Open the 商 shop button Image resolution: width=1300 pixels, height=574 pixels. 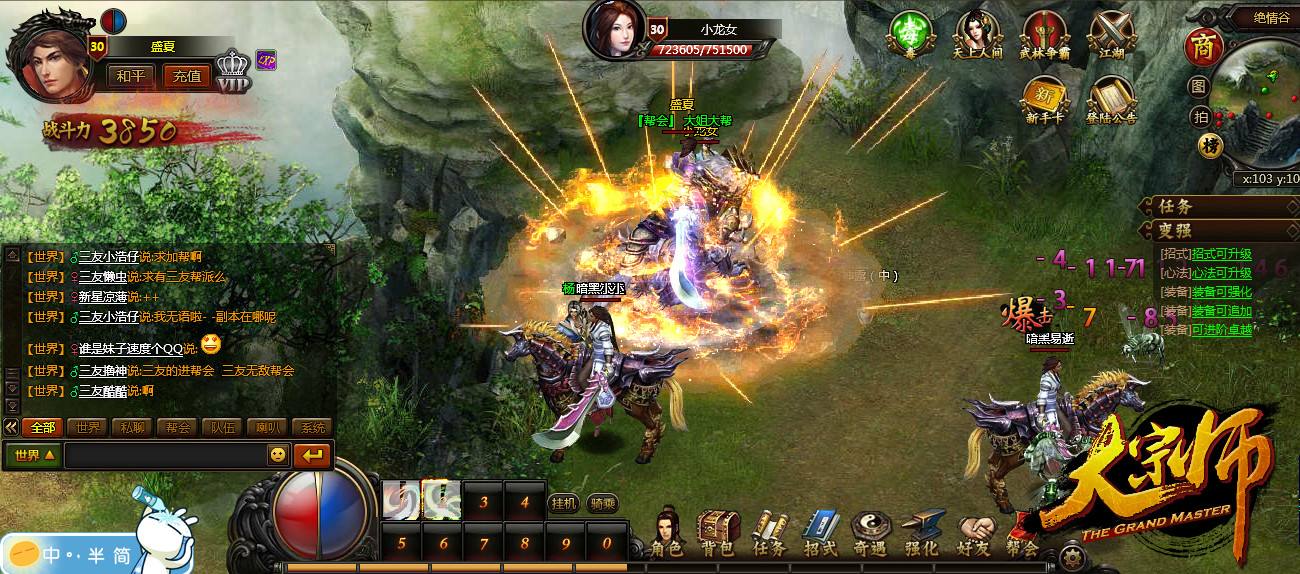[1199, 46]
